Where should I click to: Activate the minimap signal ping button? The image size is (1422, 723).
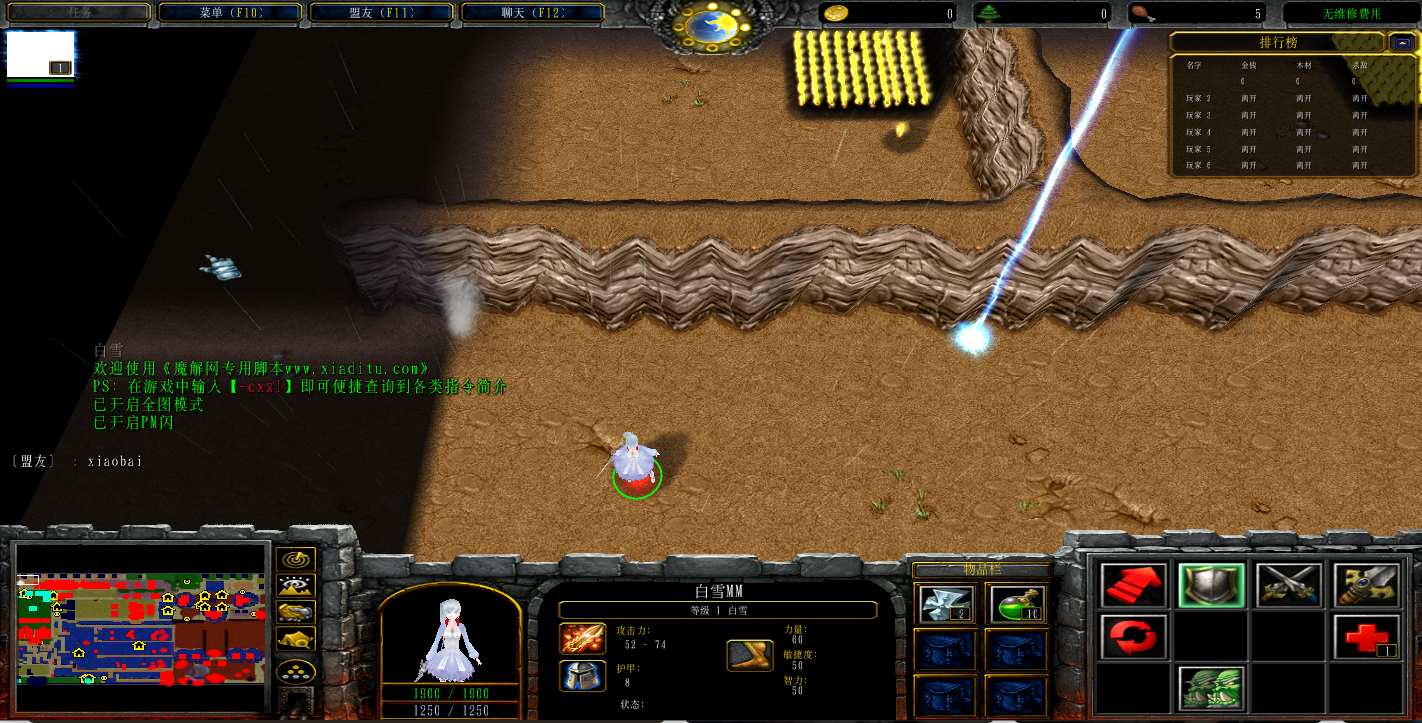click(296, 560)
